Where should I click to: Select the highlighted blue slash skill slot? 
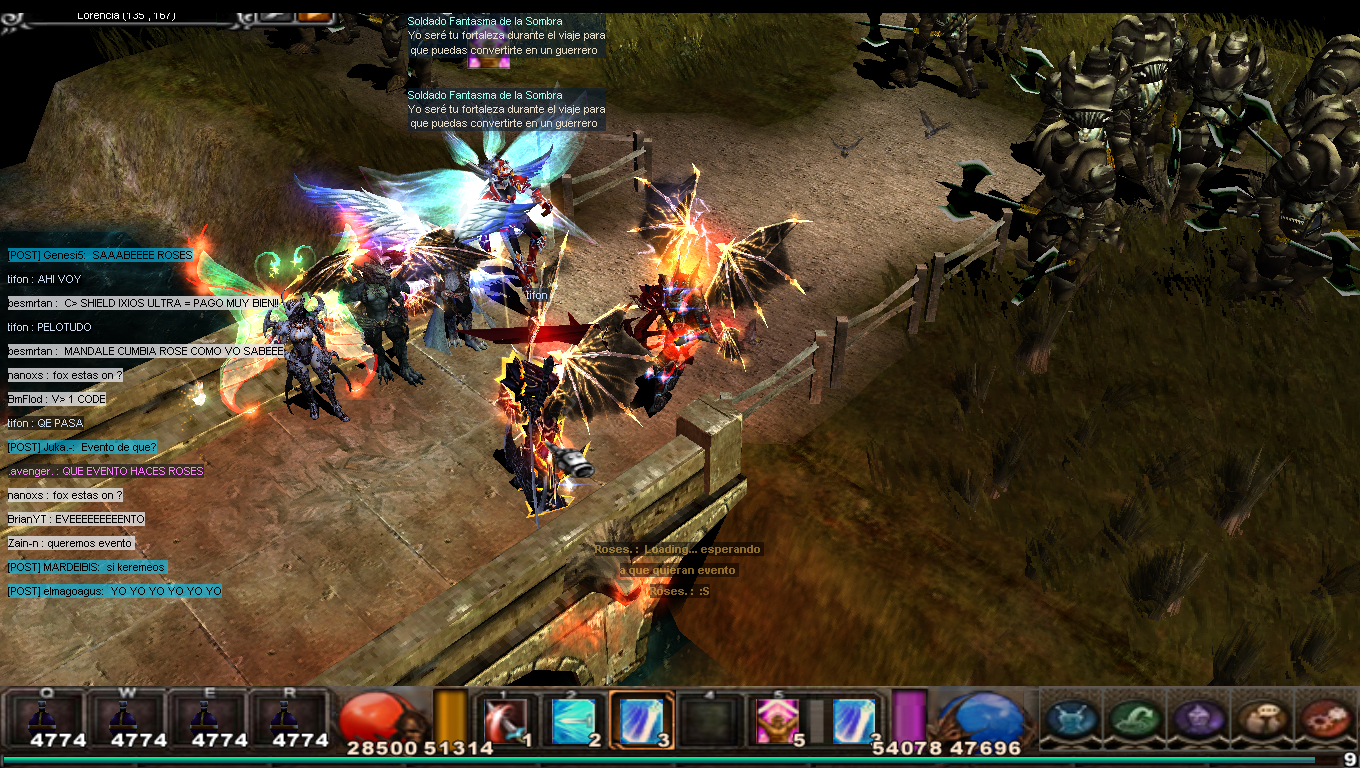[x=640, y=720]
